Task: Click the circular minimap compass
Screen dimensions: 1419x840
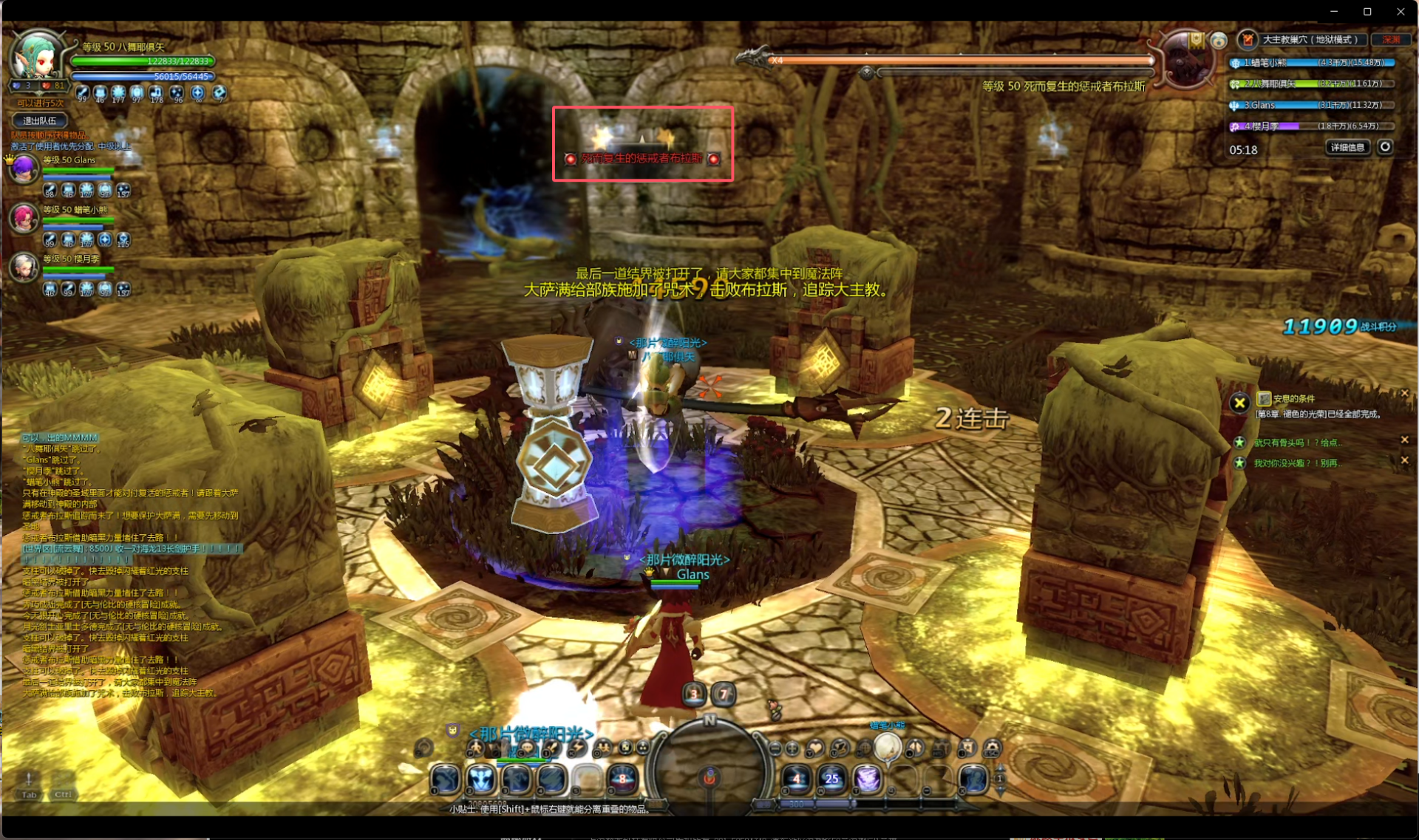Action: pos(709,768)
